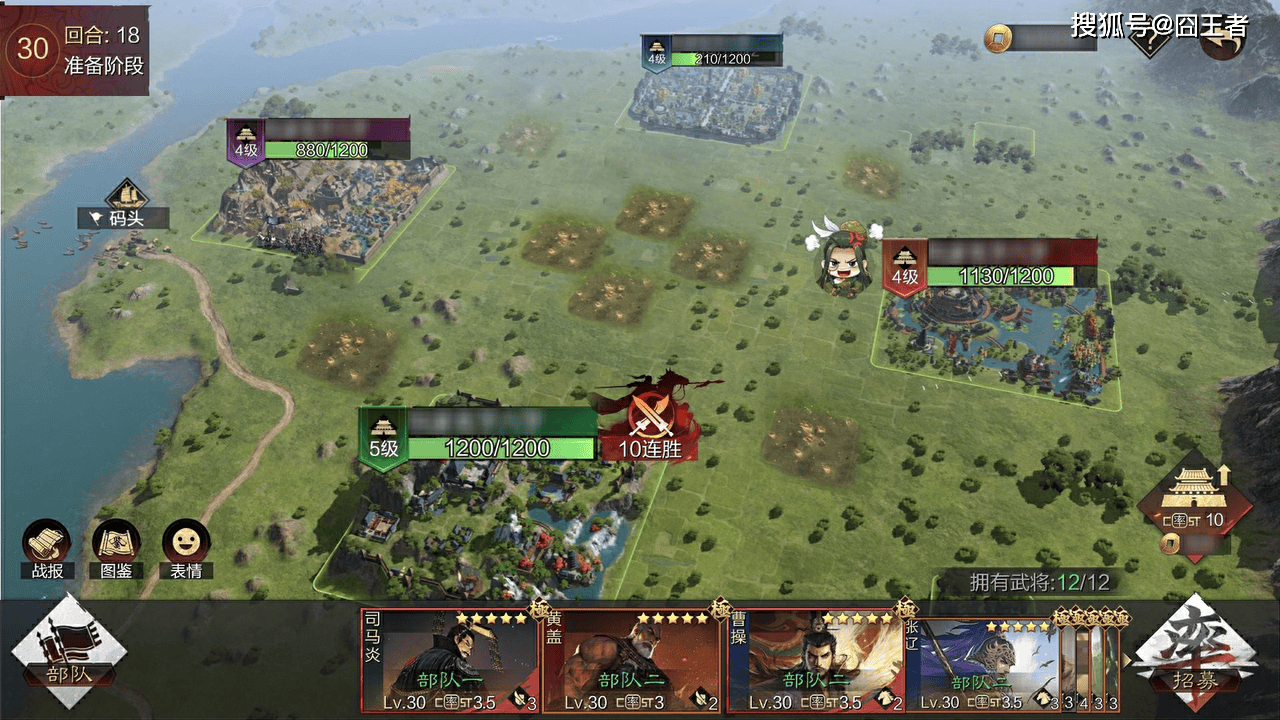This screenshot has height=720, width=1280.
Task: Click the 10连胜 win streak badge
Action: (650, 430)
